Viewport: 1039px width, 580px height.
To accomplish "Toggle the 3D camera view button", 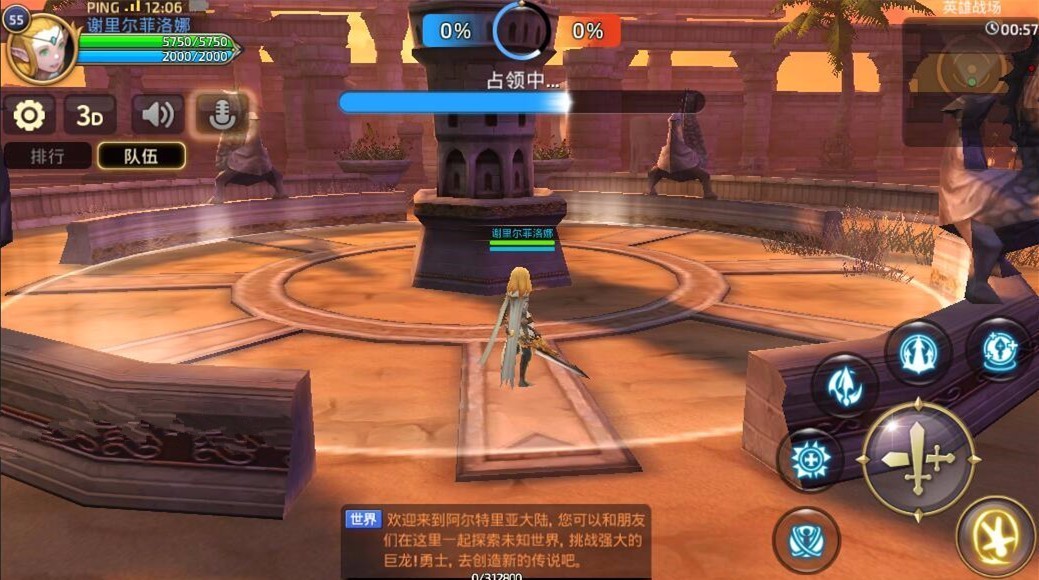I will coord(90,115).
